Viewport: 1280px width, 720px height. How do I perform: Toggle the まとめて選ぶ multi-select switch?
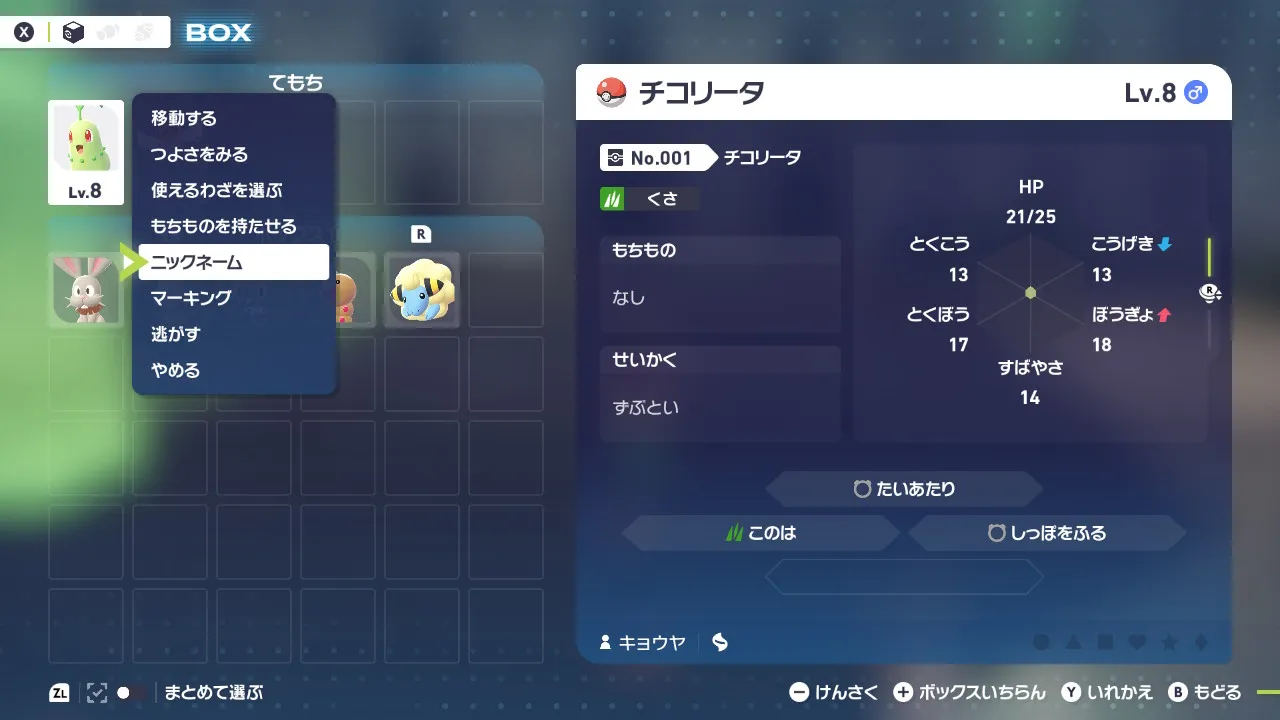pyautogui.click(x=130, y=692)
